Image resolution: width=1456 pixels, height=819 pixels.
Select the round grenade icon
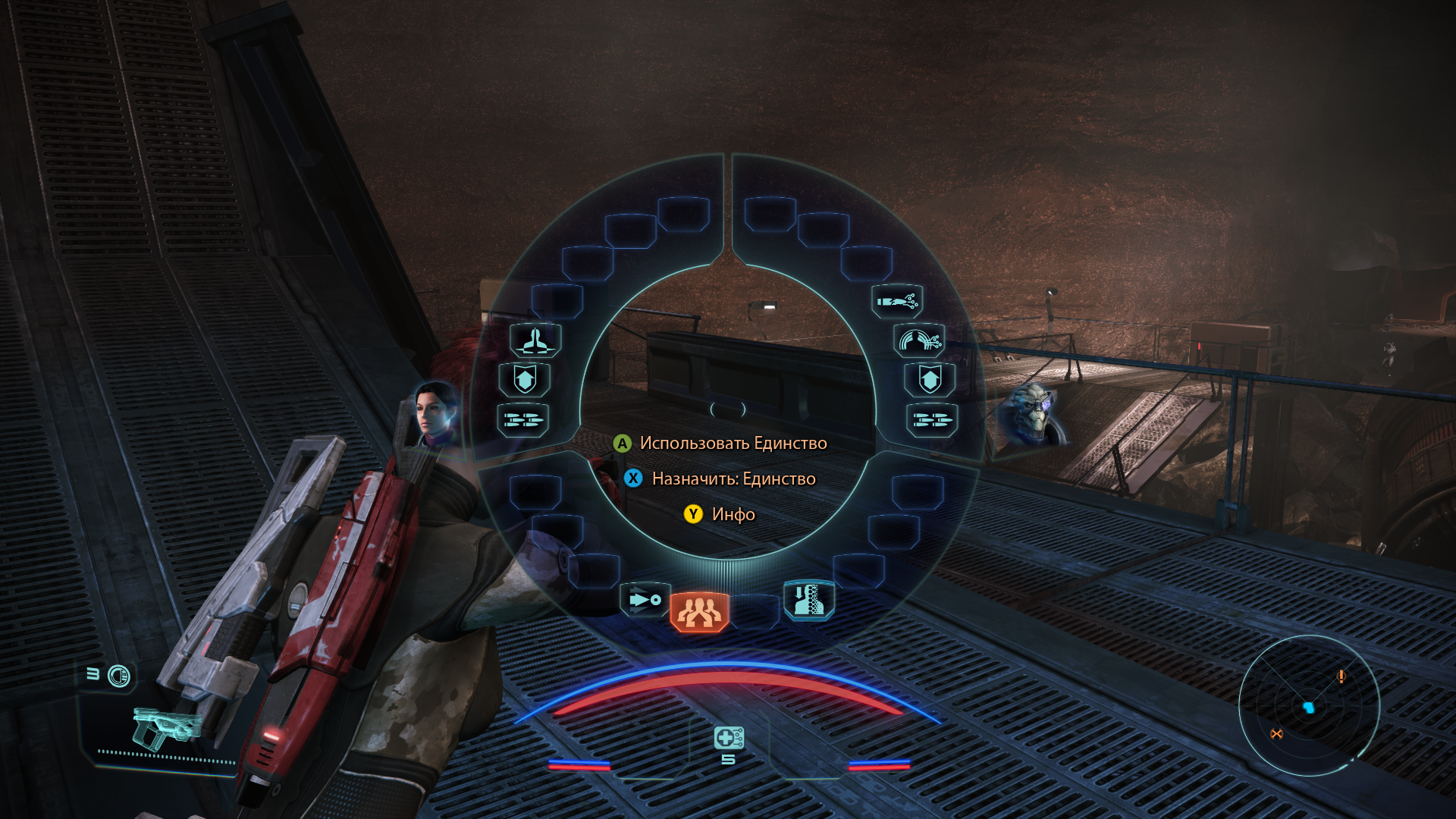(119, 676)
